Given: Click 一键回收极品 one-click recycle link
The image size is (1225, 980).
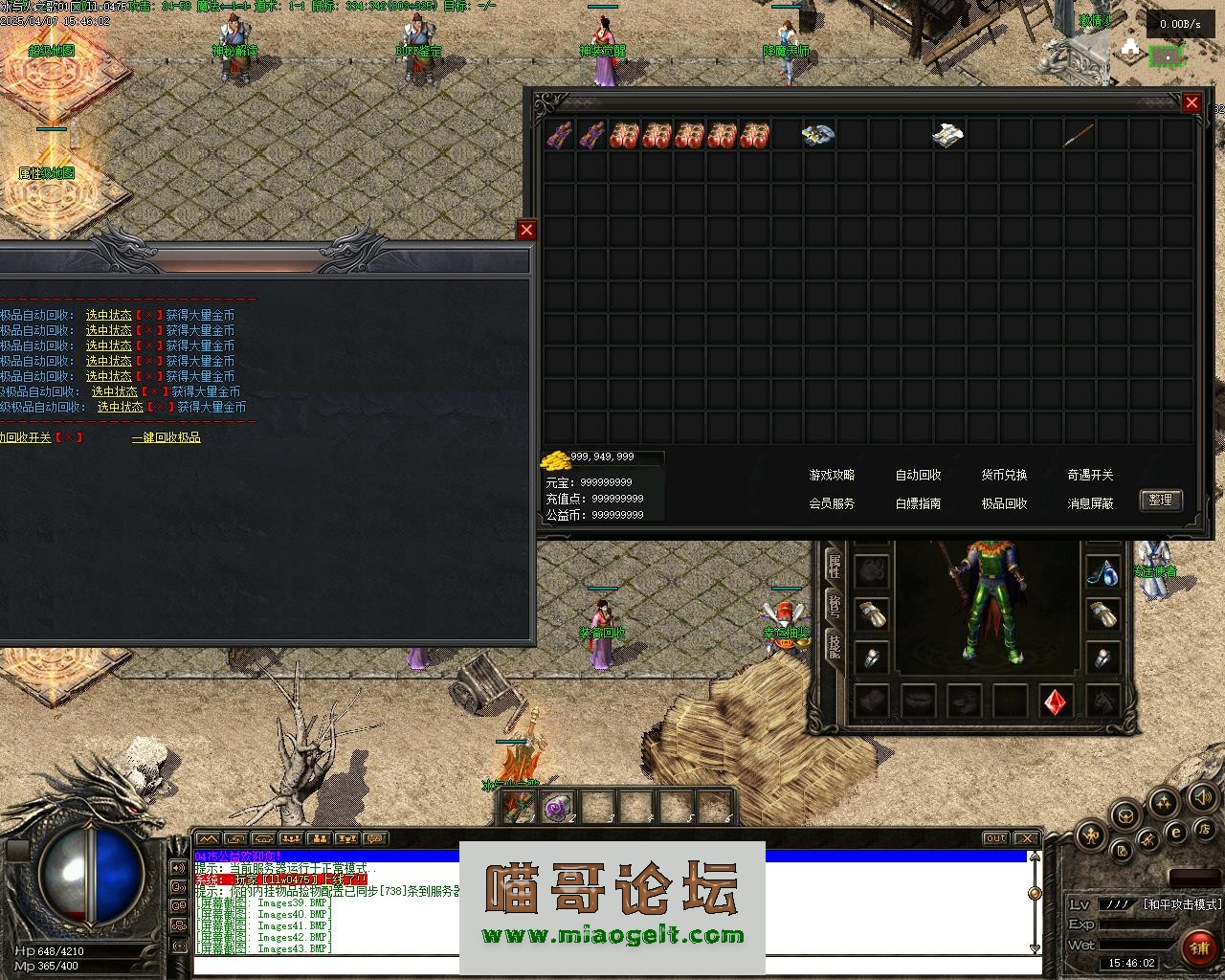Looking at the screenshot, I should tap(167, 437).
